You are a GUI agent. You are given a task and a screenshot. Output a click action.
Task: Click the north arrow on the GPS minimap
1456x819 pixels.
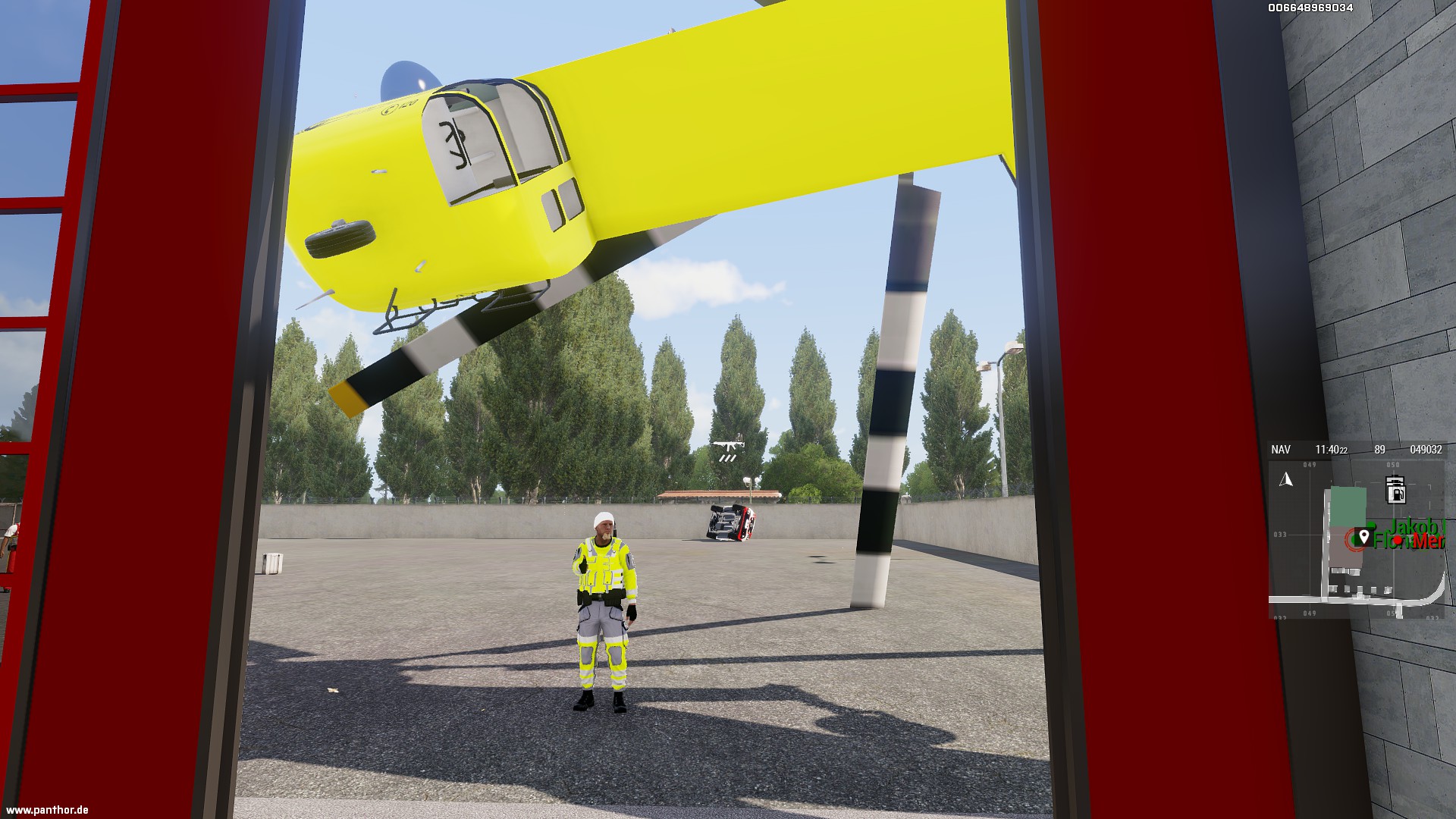point(1286,479)
